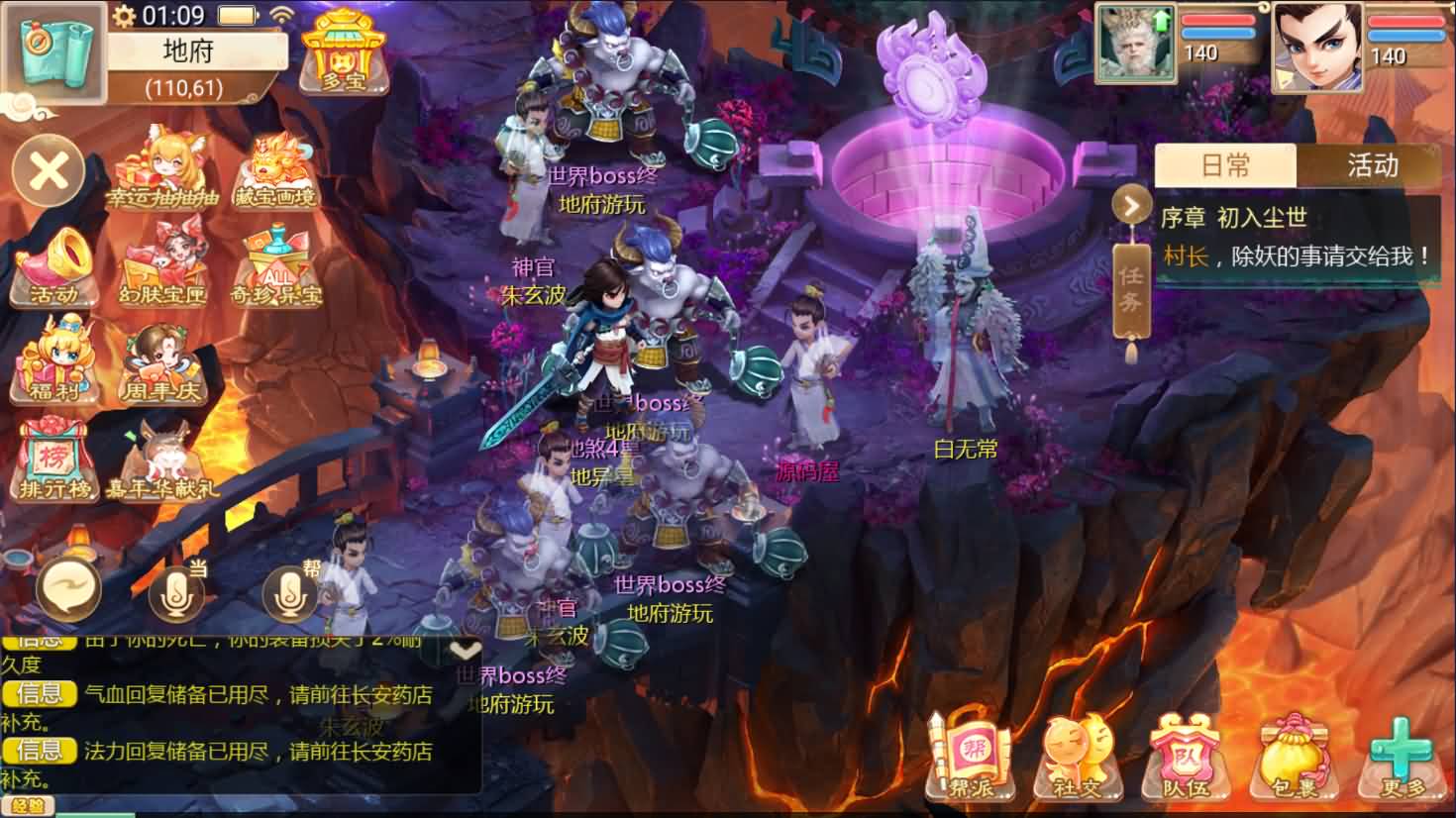
Task: Open the 社交 social menu
Action: (1078, 760)
